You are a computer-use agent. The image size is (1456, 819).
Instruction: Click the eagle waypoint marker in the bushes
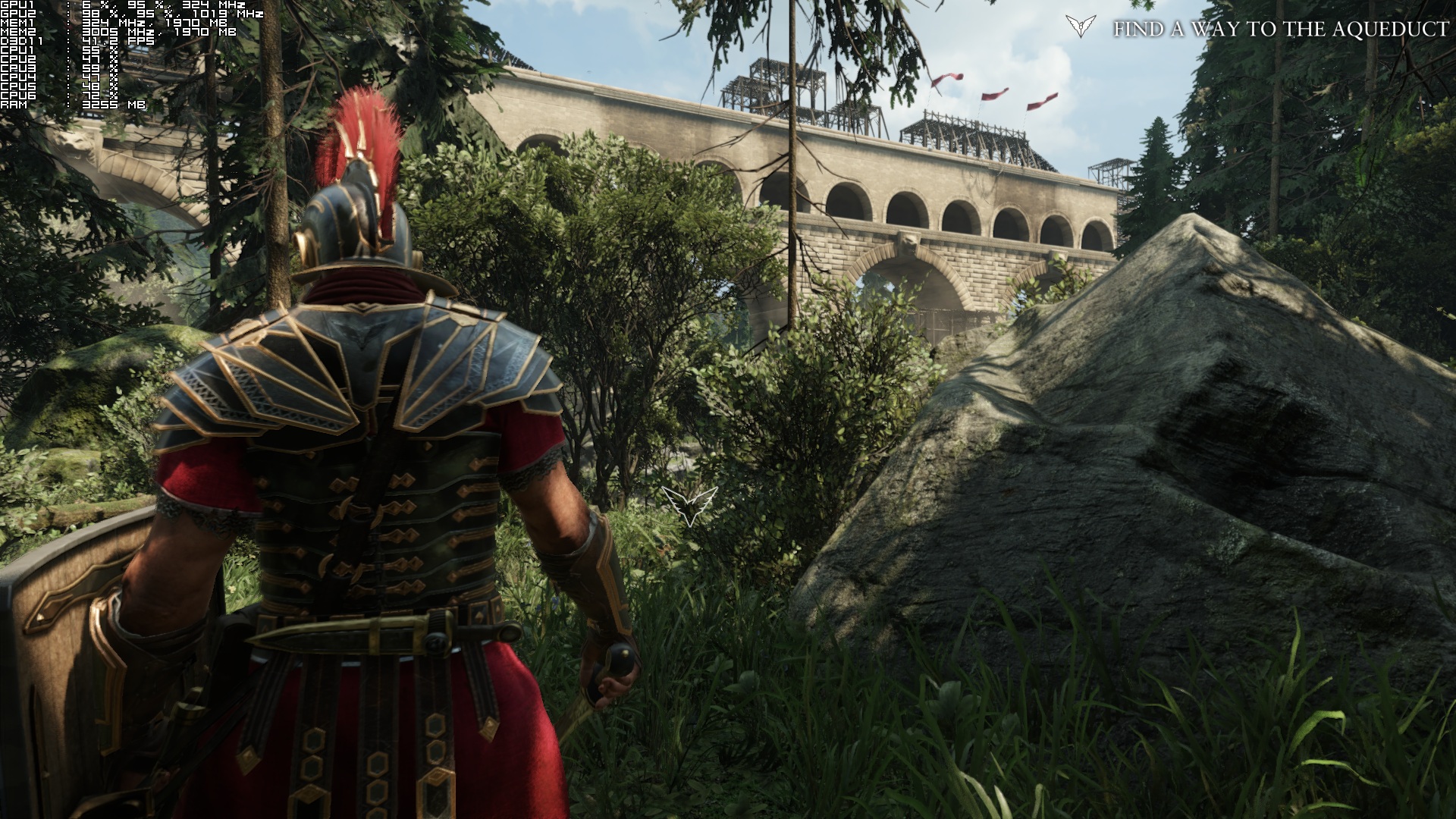689,505
